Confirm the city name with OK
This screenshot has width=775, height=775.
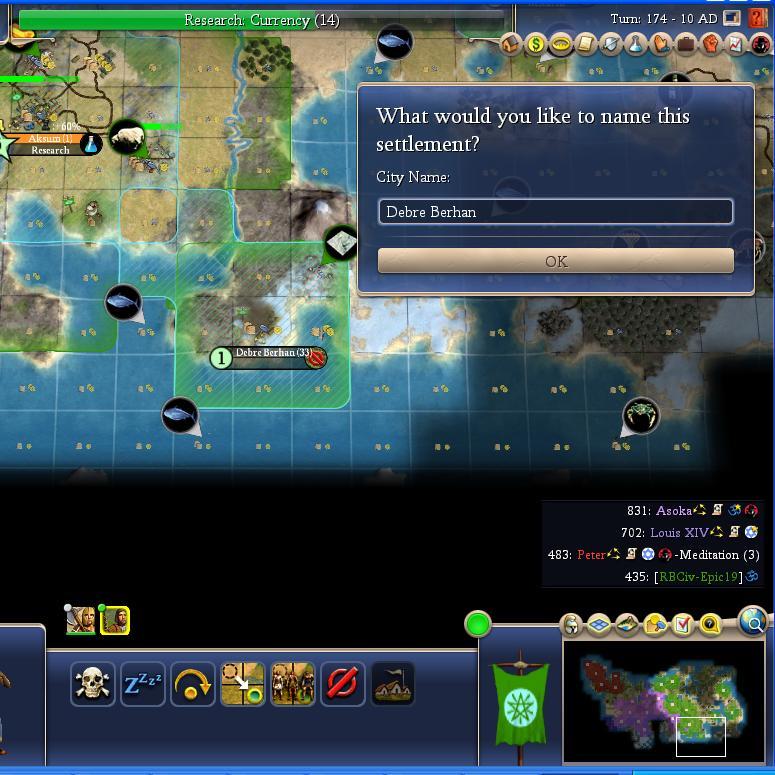pos(555,261)
